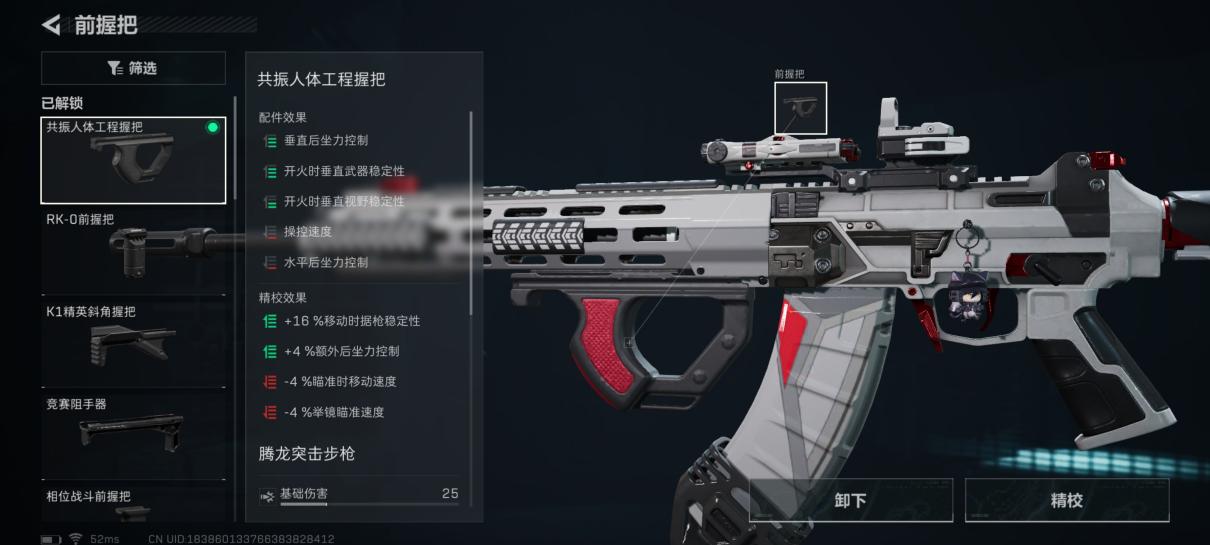The image size is (1210, 545).
Task: Click the 卸下 unequip button
Action: 851,500
